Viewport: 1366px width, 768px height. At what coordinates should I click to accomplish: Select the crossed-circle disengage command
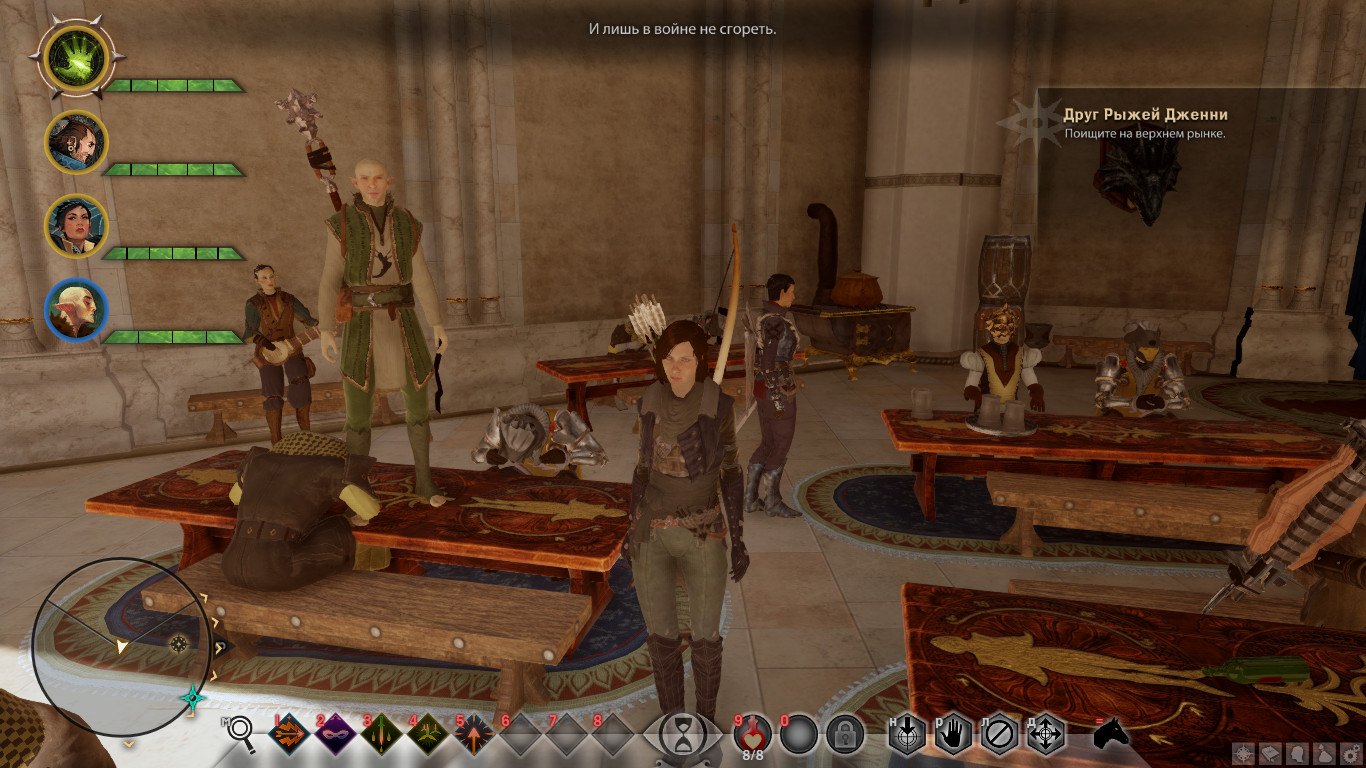pos(999,735)
